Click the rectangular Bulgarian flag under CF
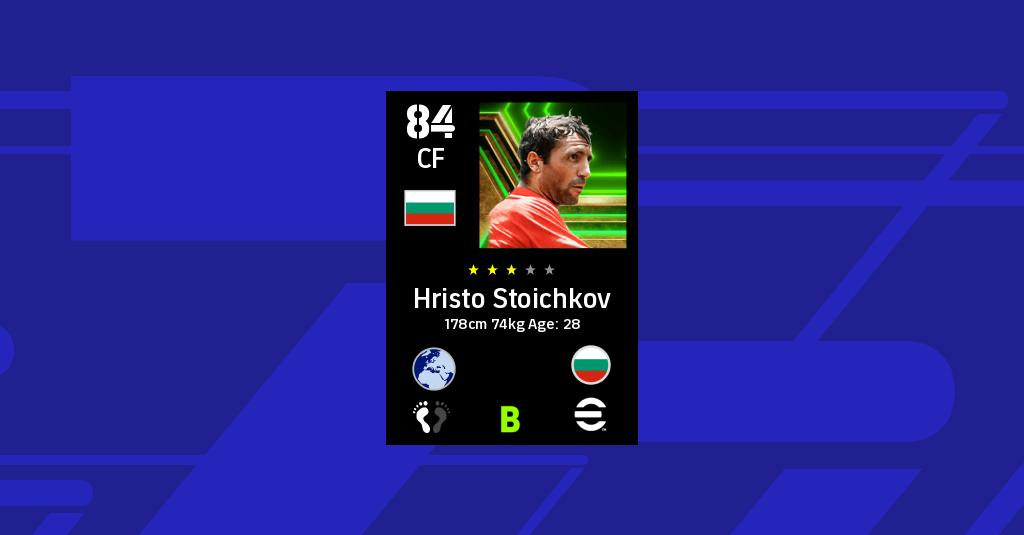The image size is (1024, 535). click(x=430, y=208)
